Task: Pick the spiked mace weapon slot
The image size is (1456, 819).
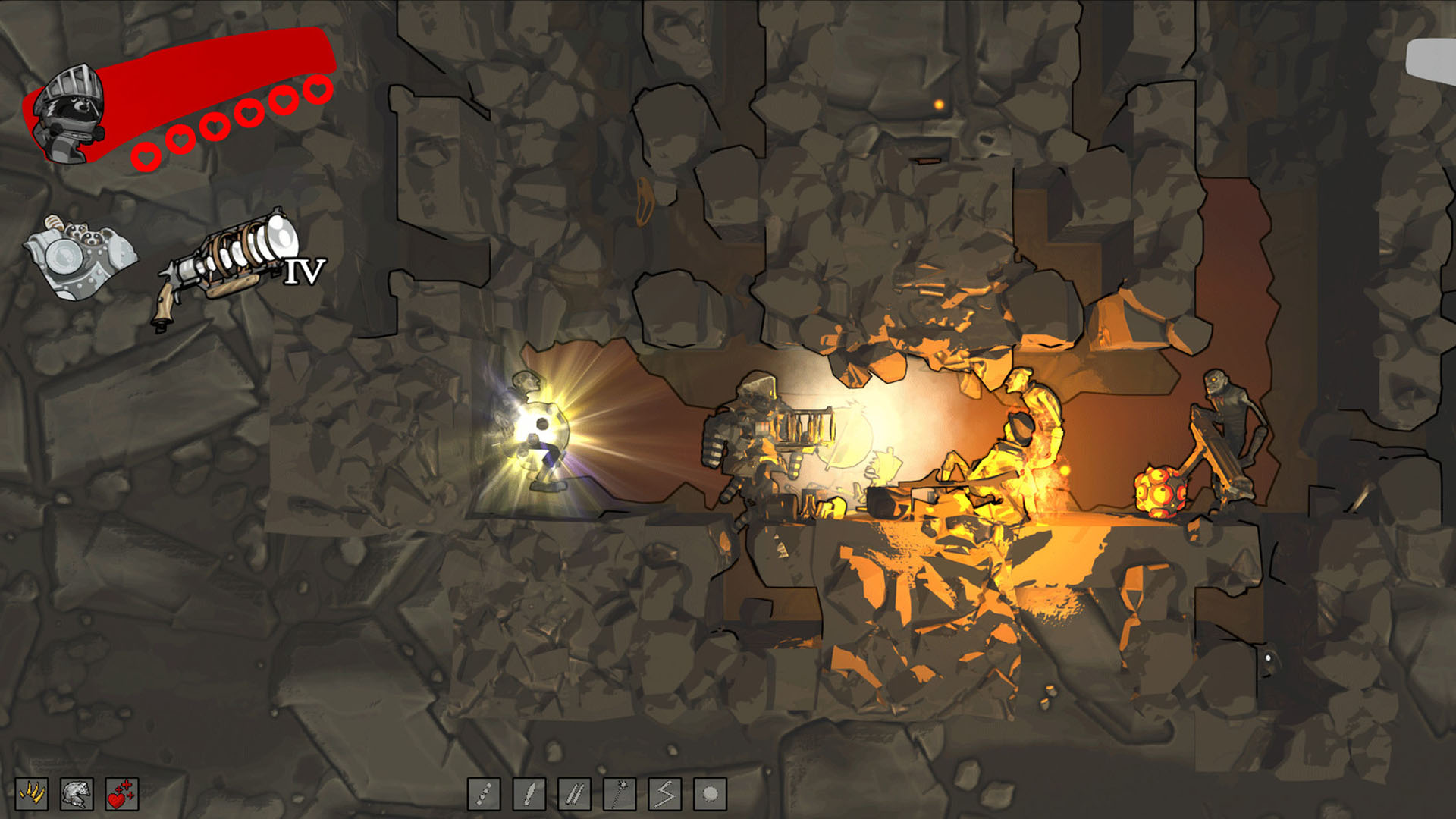Action: 620,794
